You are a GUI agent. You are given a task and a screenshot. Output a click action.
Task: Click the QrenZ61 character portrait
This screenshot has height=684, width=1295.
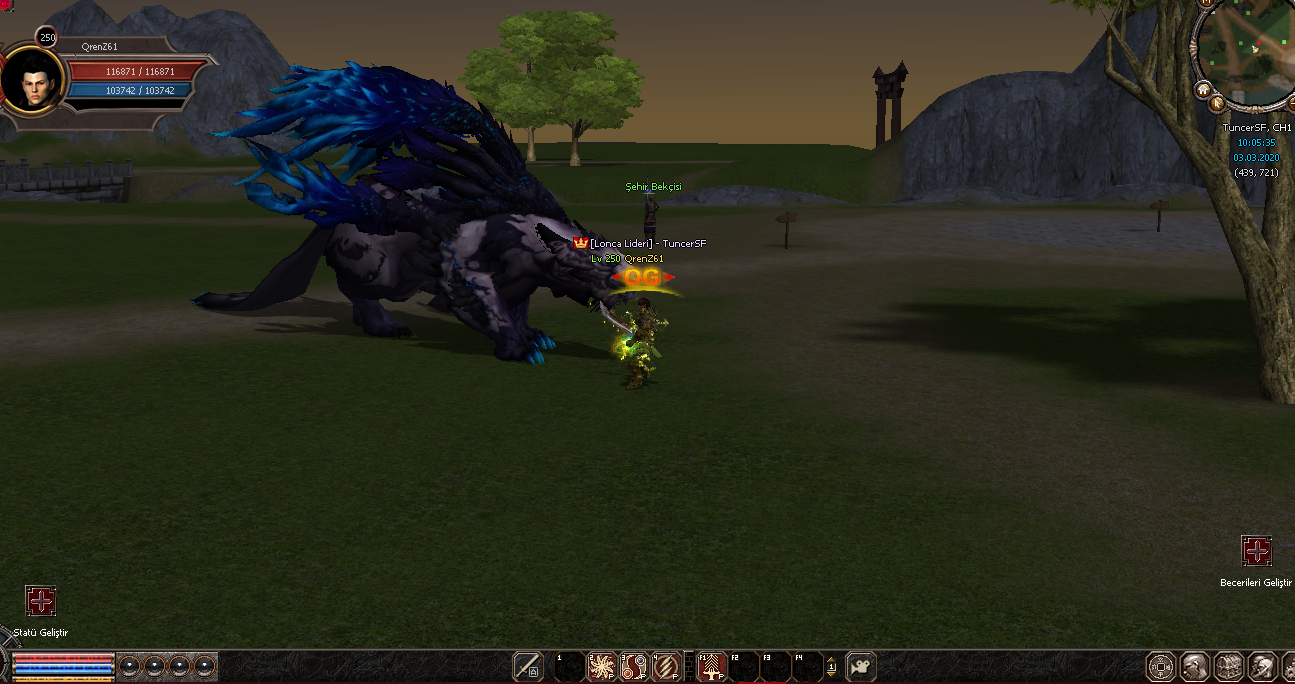pyautogui.click(x=32, y=82)
